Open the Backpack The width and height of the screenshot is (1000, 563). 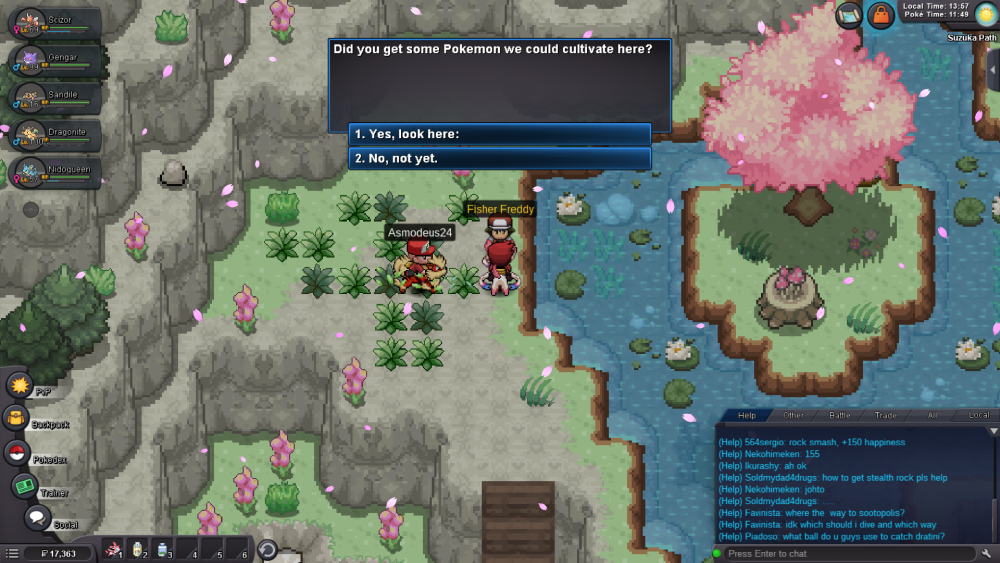click(x=17, y=418)
